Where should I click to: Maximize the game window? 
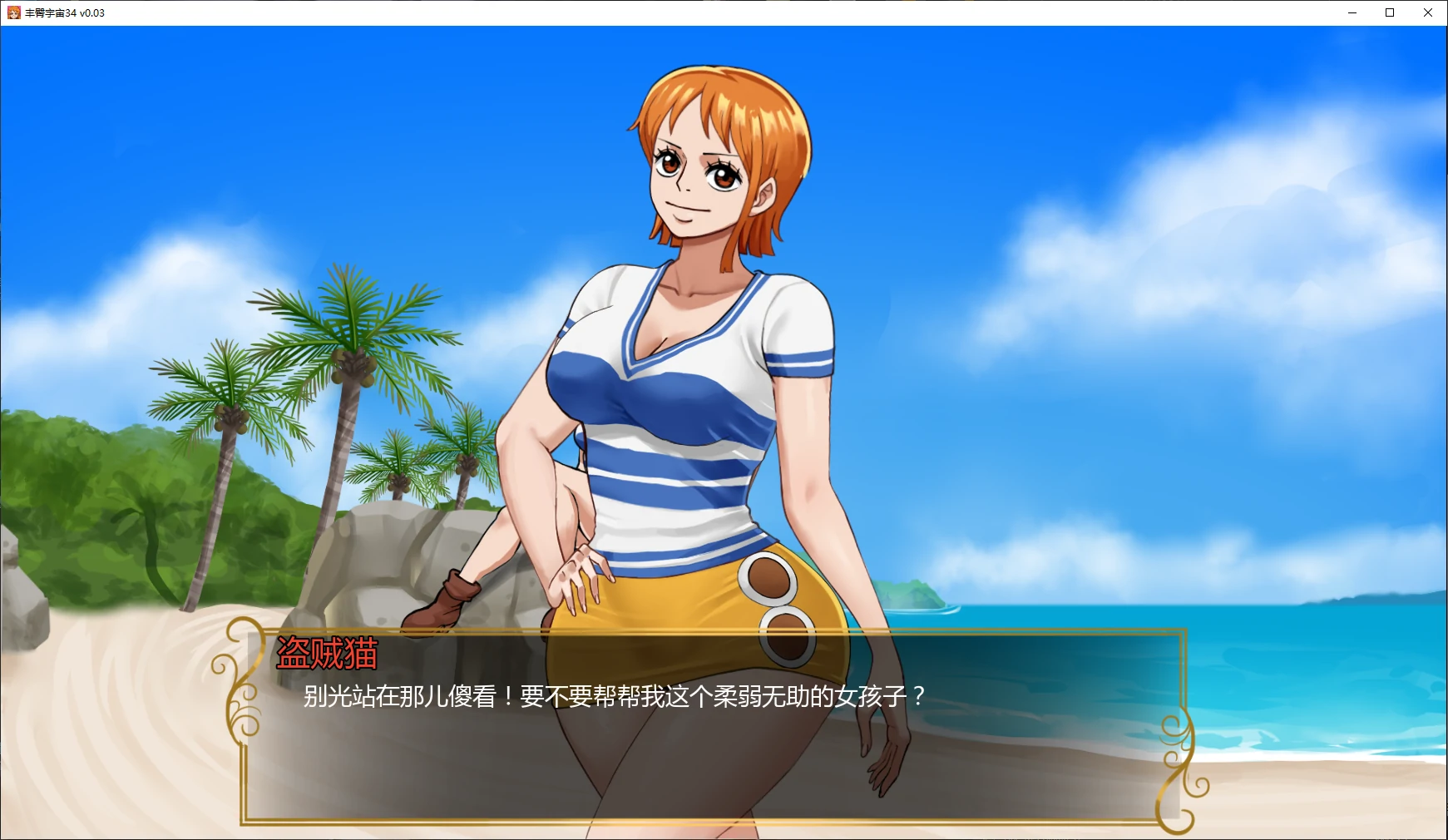pyautogui.click(x=1390, y=12)
